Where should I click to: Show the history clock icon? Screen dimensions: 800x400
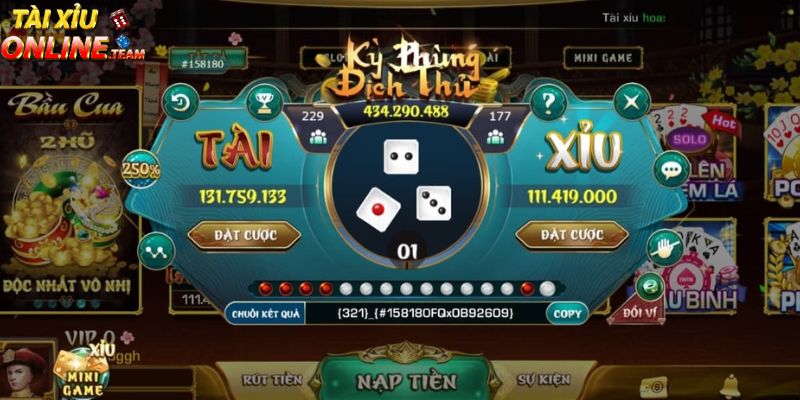(x=181, y=101)
